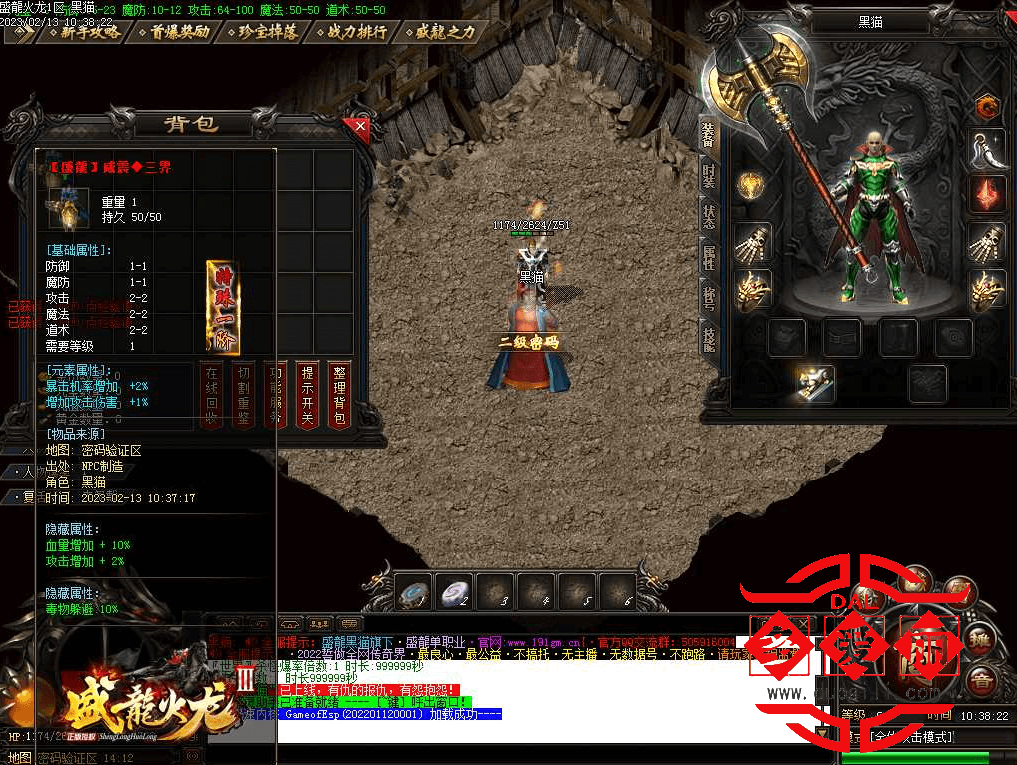Viewport: 1017px width, 765px height.
Task: Select the dragon emblem equipment slot
Action: tap(988, 105)
